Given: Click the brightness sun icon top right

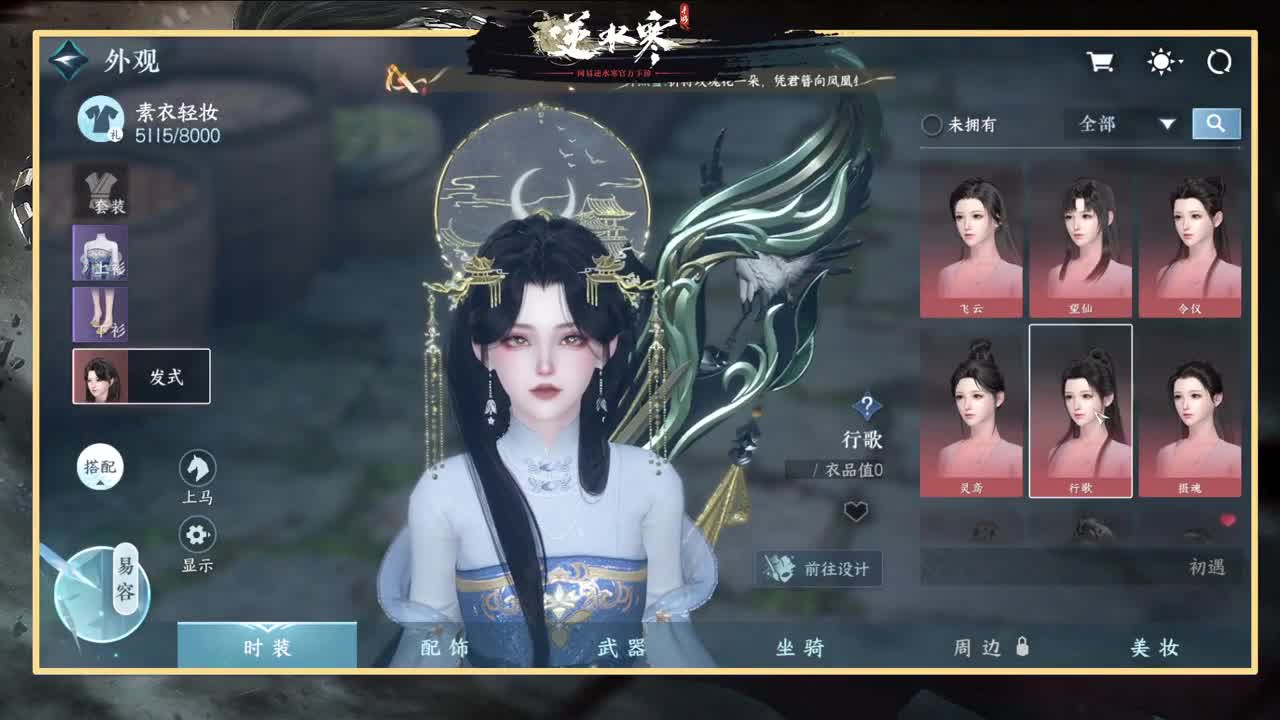Looking at the screenshot, I should [x=1160, y=60].
